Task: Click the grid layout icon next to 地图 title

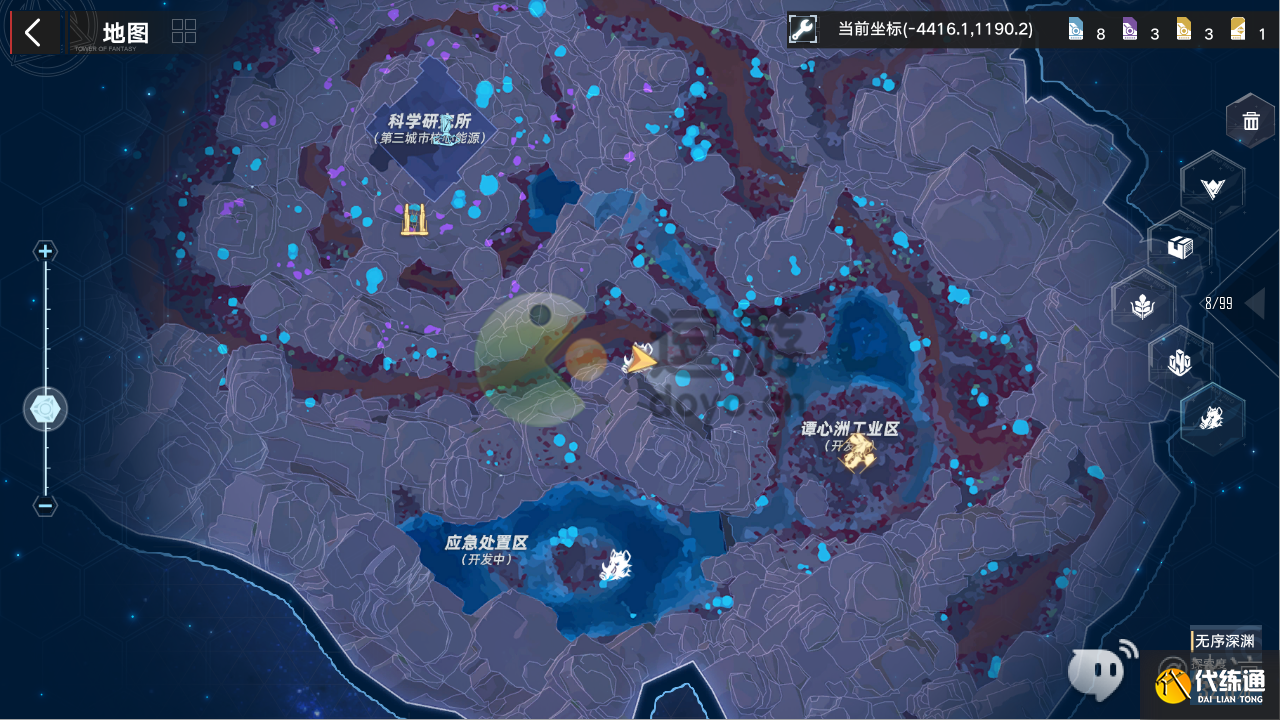Action: (x=183, y=31)
